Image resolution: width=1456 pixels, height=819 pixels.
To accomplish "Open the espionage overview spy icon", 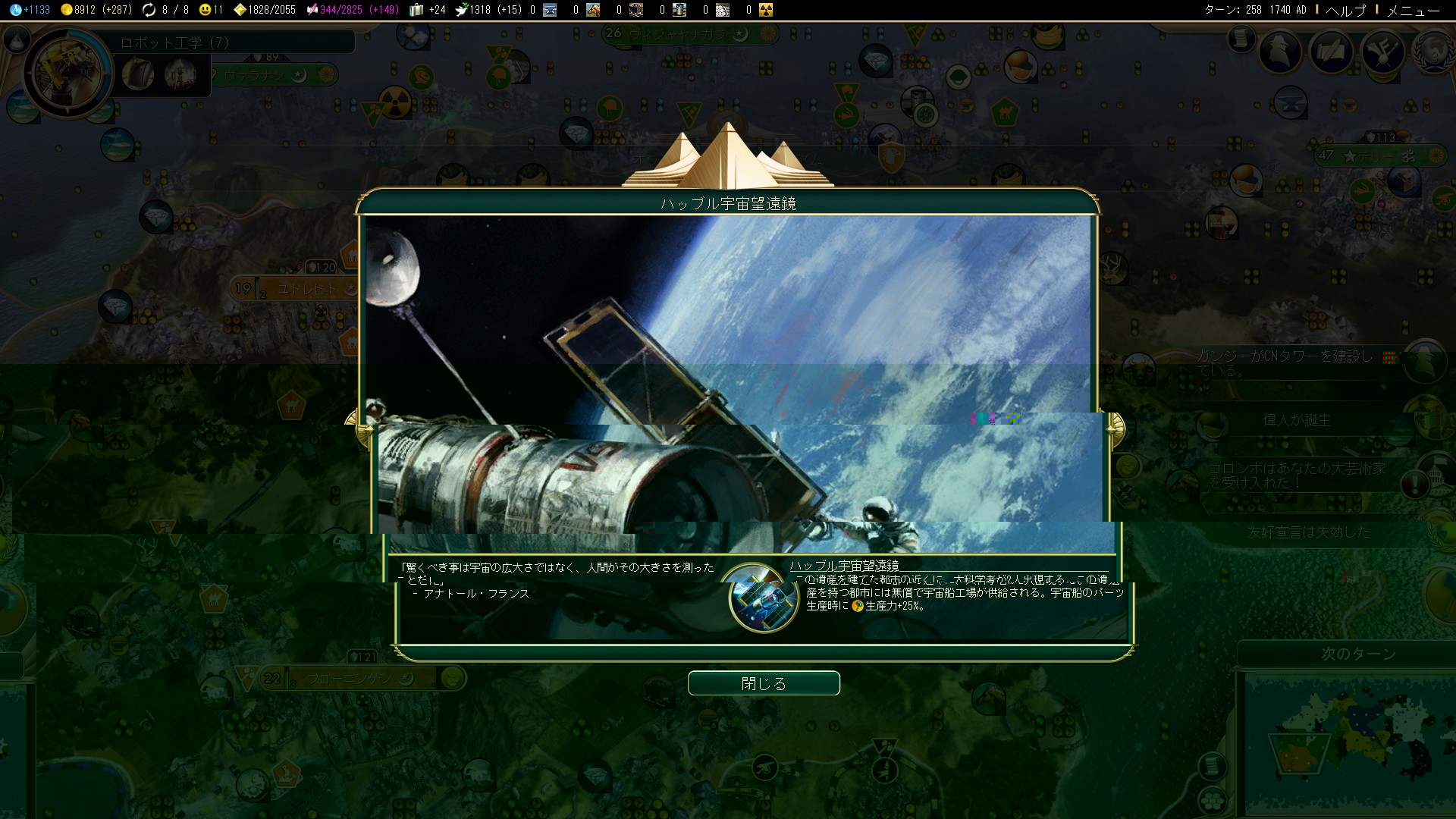I will coord(1280,52).
